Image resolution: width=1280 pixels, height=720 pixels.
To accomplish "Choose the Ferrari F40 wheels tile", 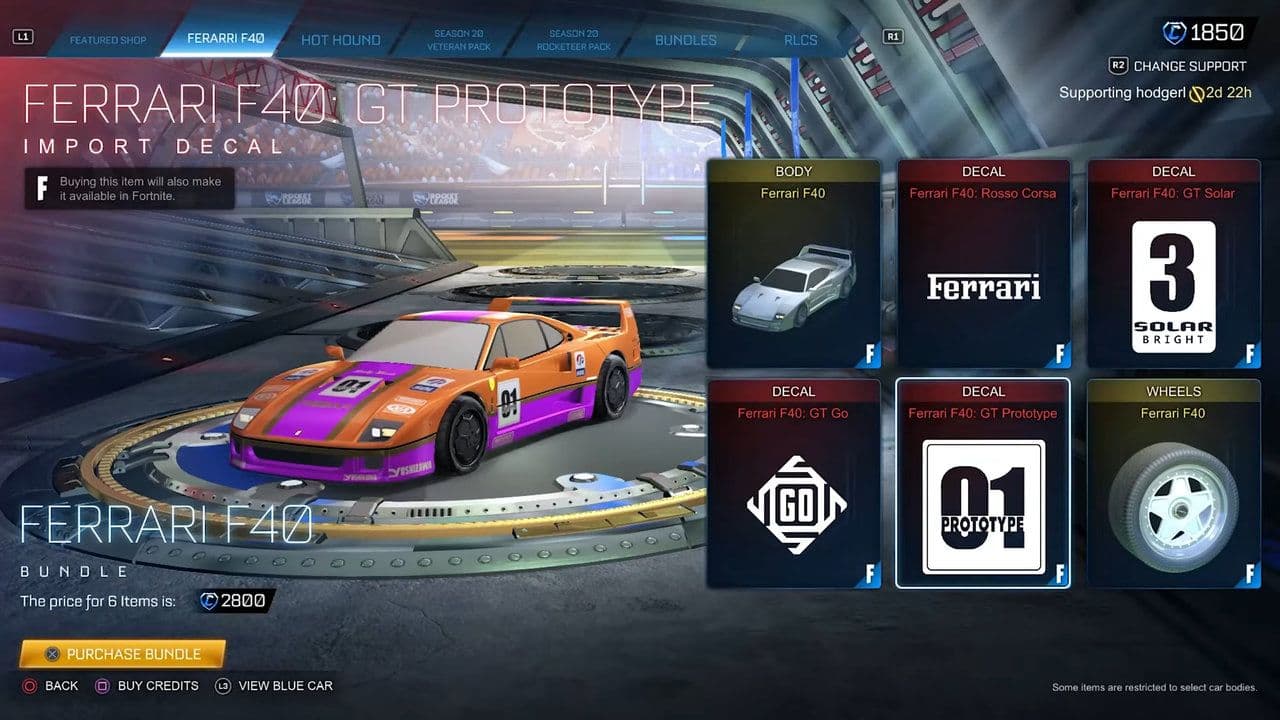I will tap(1173, 483).
